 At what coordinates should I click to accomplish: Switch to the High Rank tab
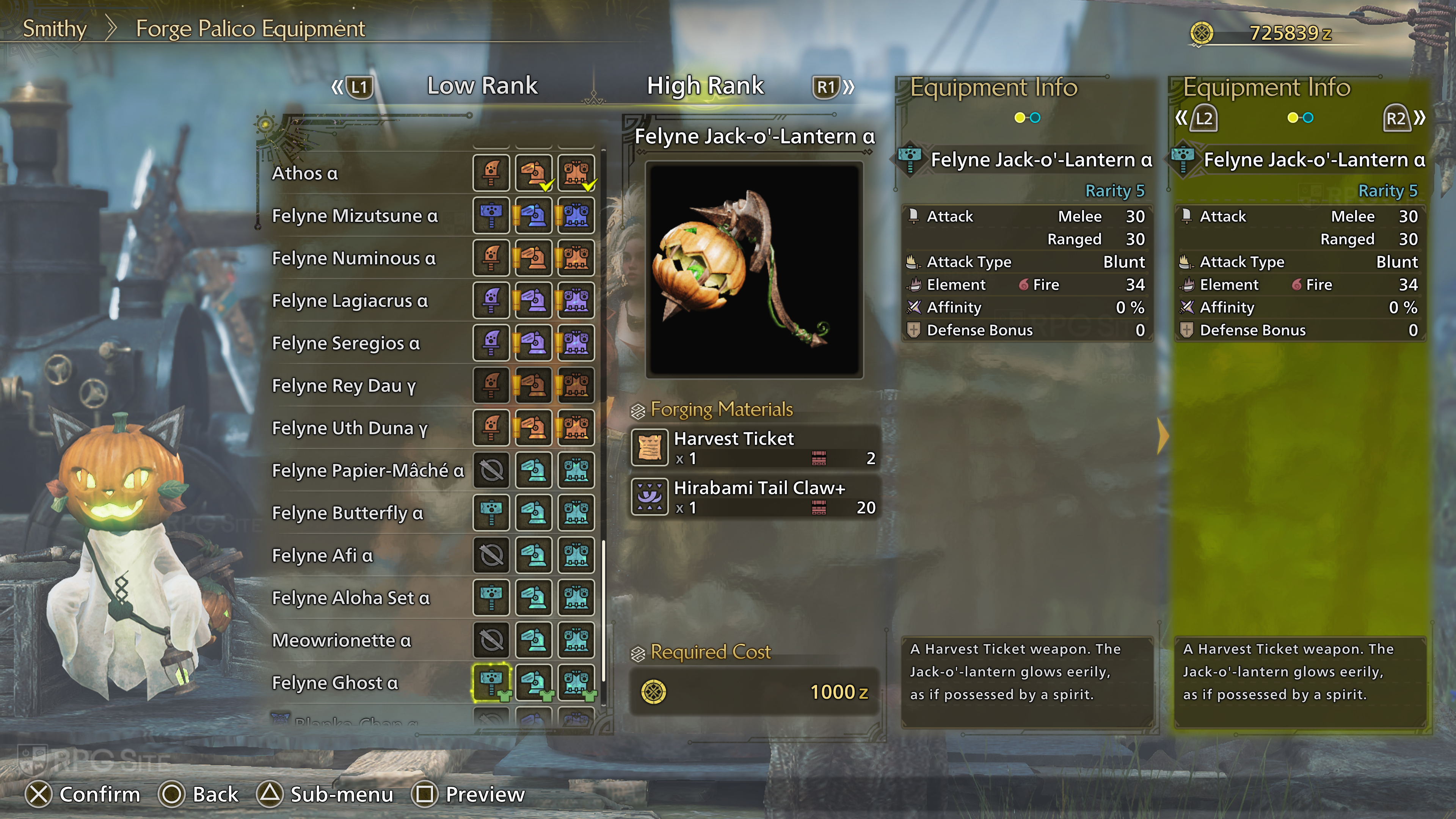705,86
